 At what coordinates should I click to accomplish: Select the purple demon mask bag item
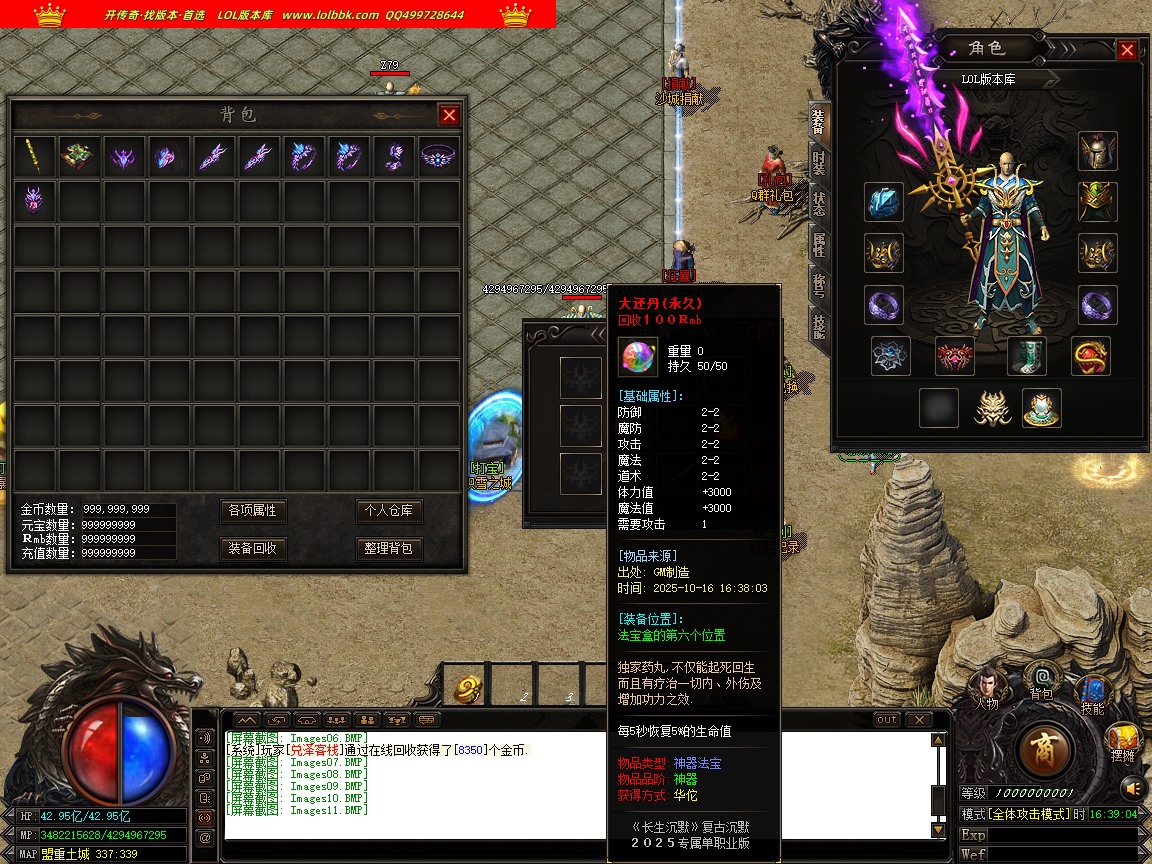click(x=35, y=201)
